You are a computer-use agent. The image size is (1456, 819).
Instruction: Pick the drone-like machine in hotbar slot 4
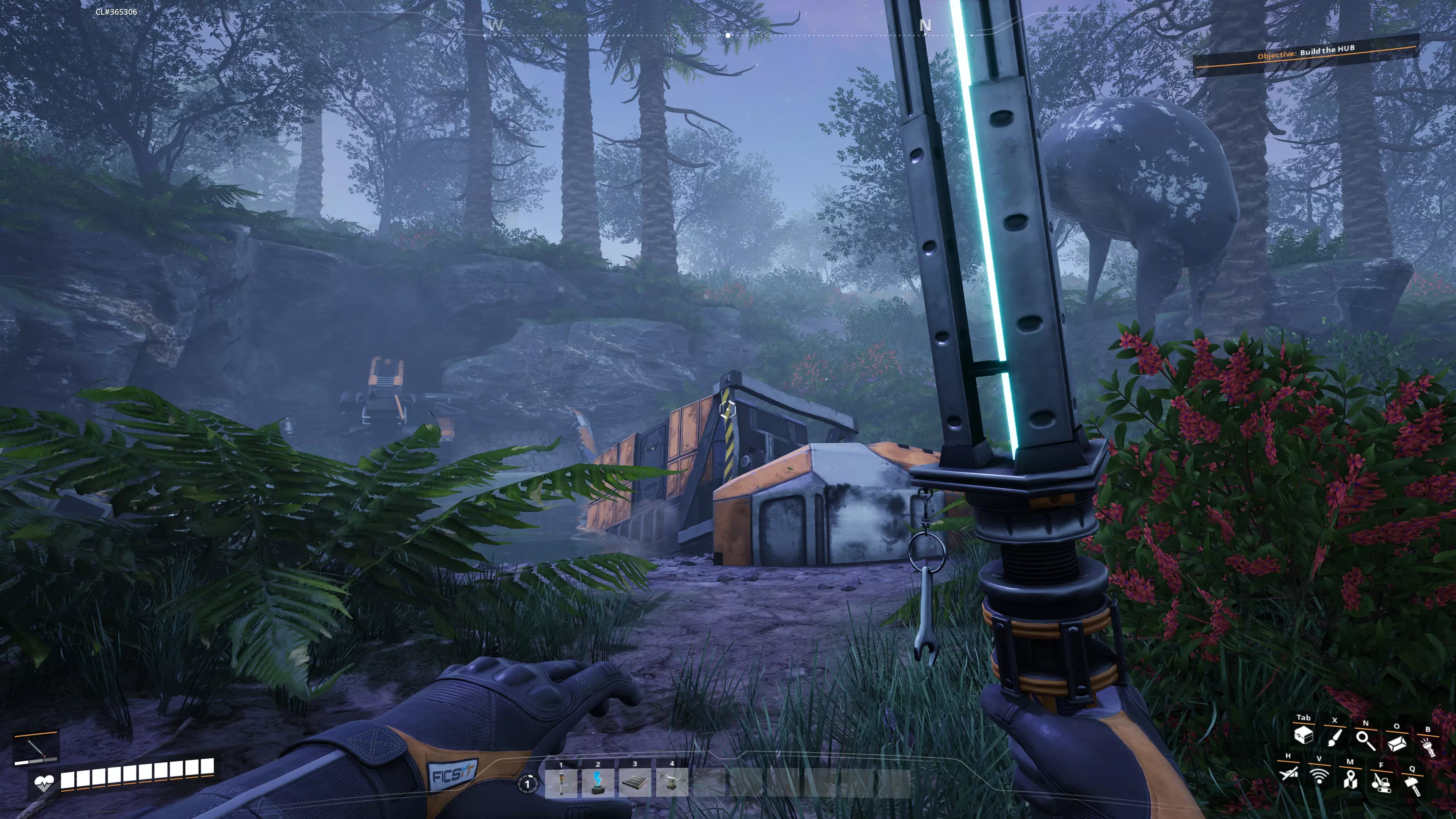click(672, 783)
